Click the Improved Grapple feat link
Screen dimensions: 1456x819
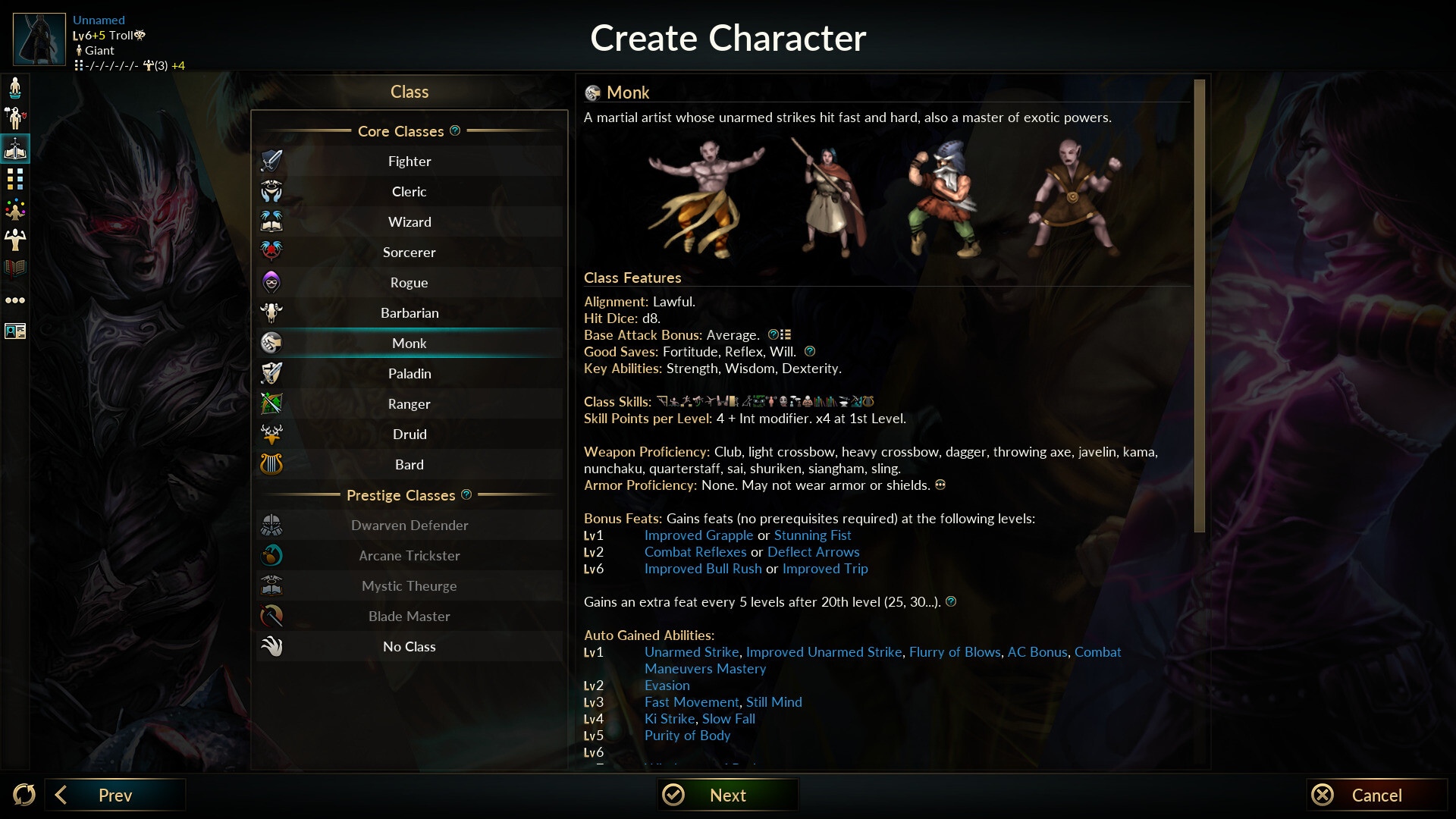(x=698, y=535)
